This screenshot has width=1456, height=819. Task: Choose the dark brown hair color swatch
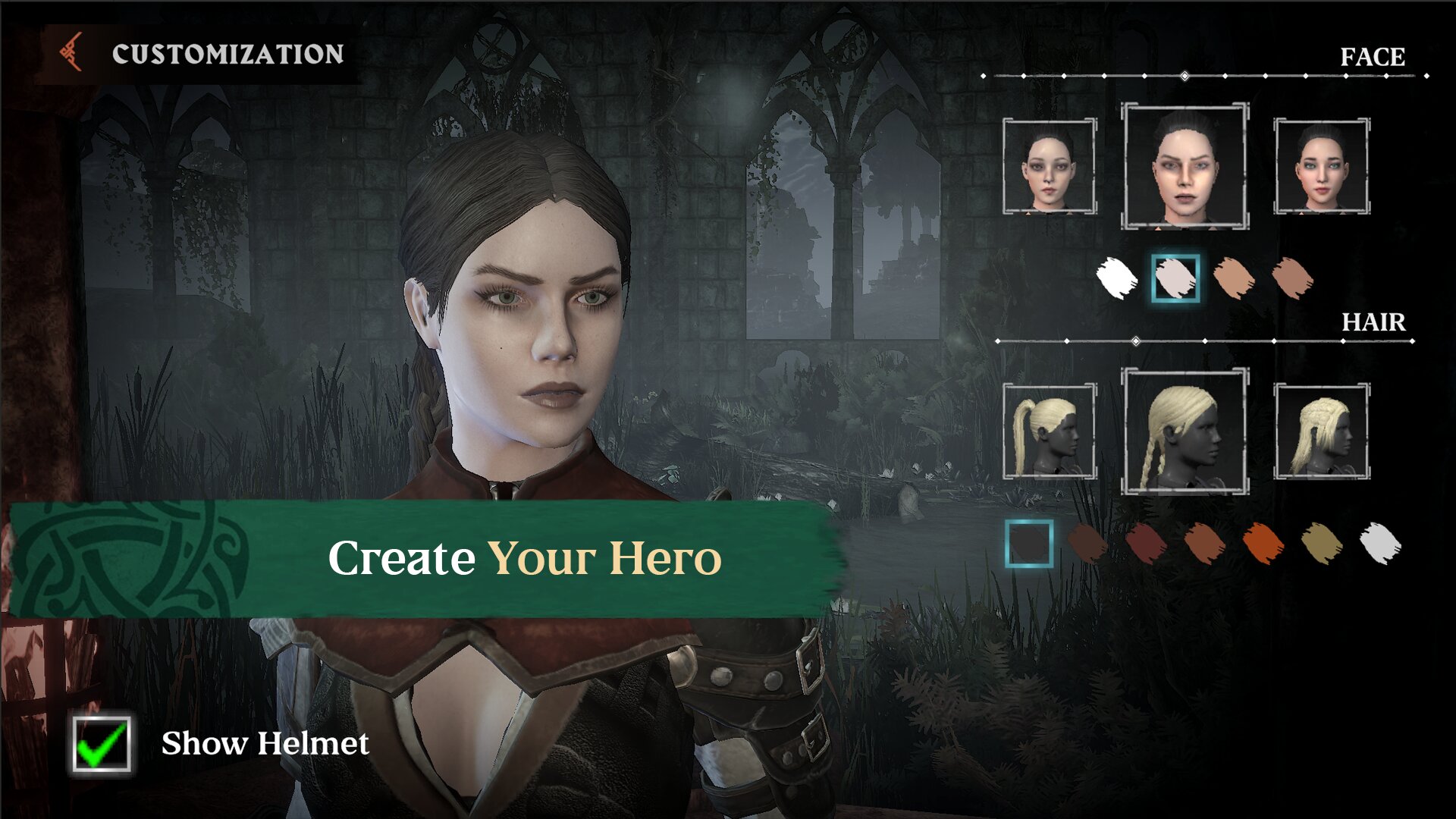pyautogui.click(x=1087, y=544)
